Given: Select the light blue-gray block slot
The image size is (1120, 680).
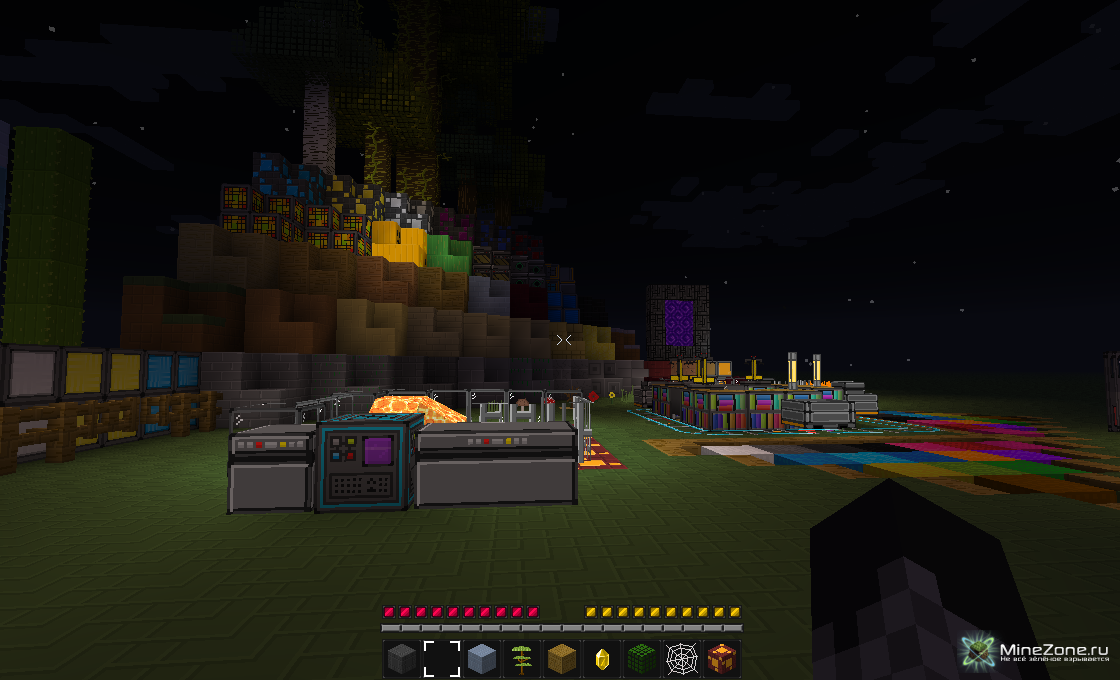Looking at the screenshot, I should pyautogui.click(x=481, y=659).
